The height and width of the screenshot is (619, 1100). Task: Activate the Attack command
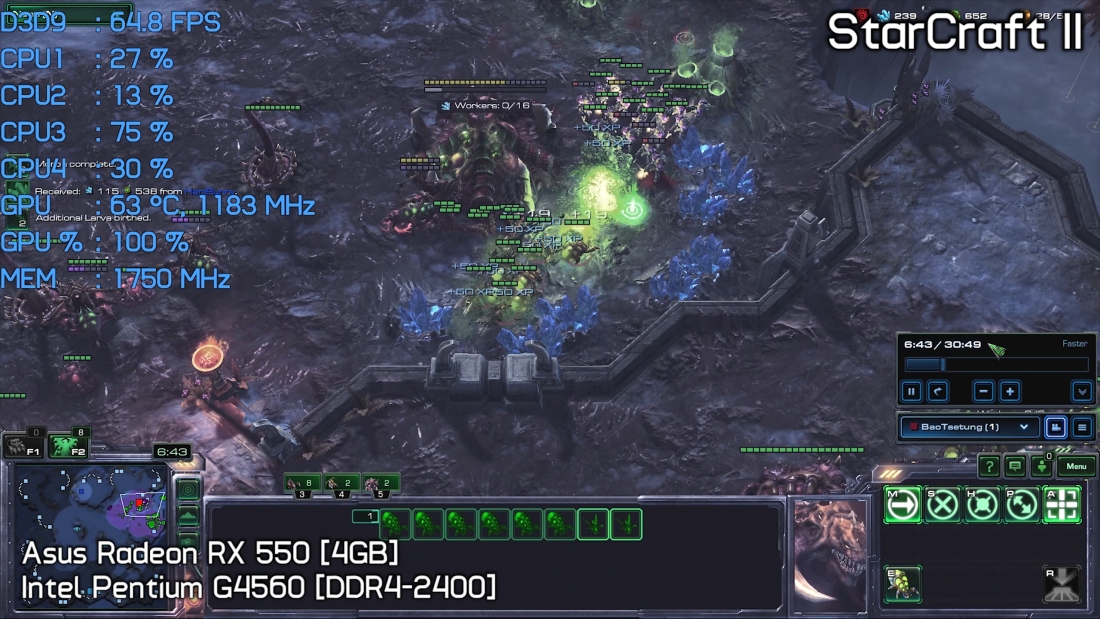1062,505
